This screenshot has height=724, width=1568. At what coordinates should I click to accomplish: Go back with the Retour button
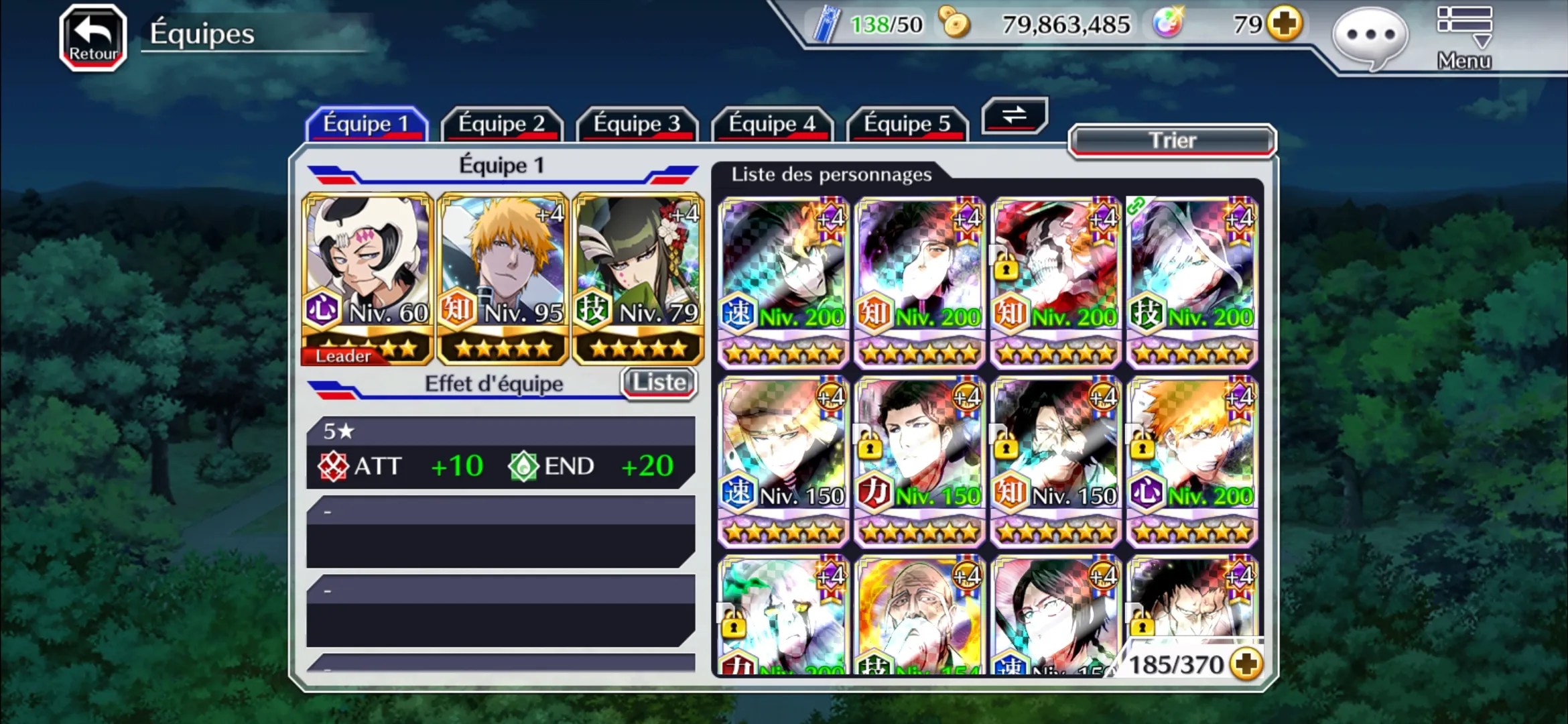93,38
